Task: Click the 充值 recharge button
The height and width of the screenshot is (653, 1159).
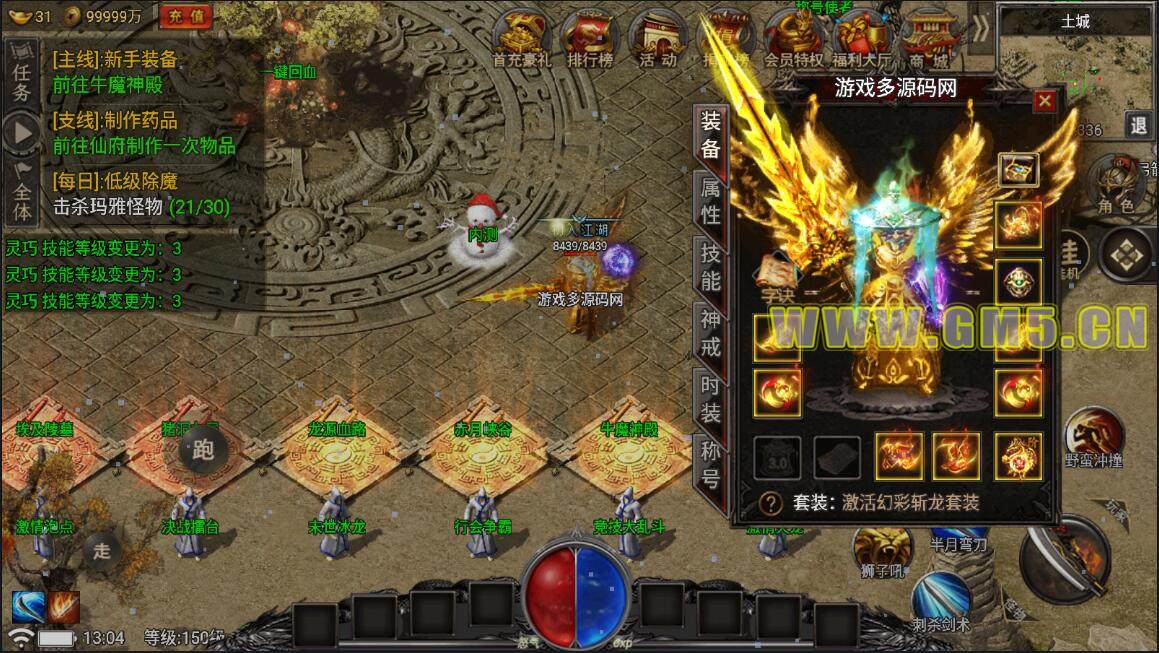Action: (x=186, y=15)
